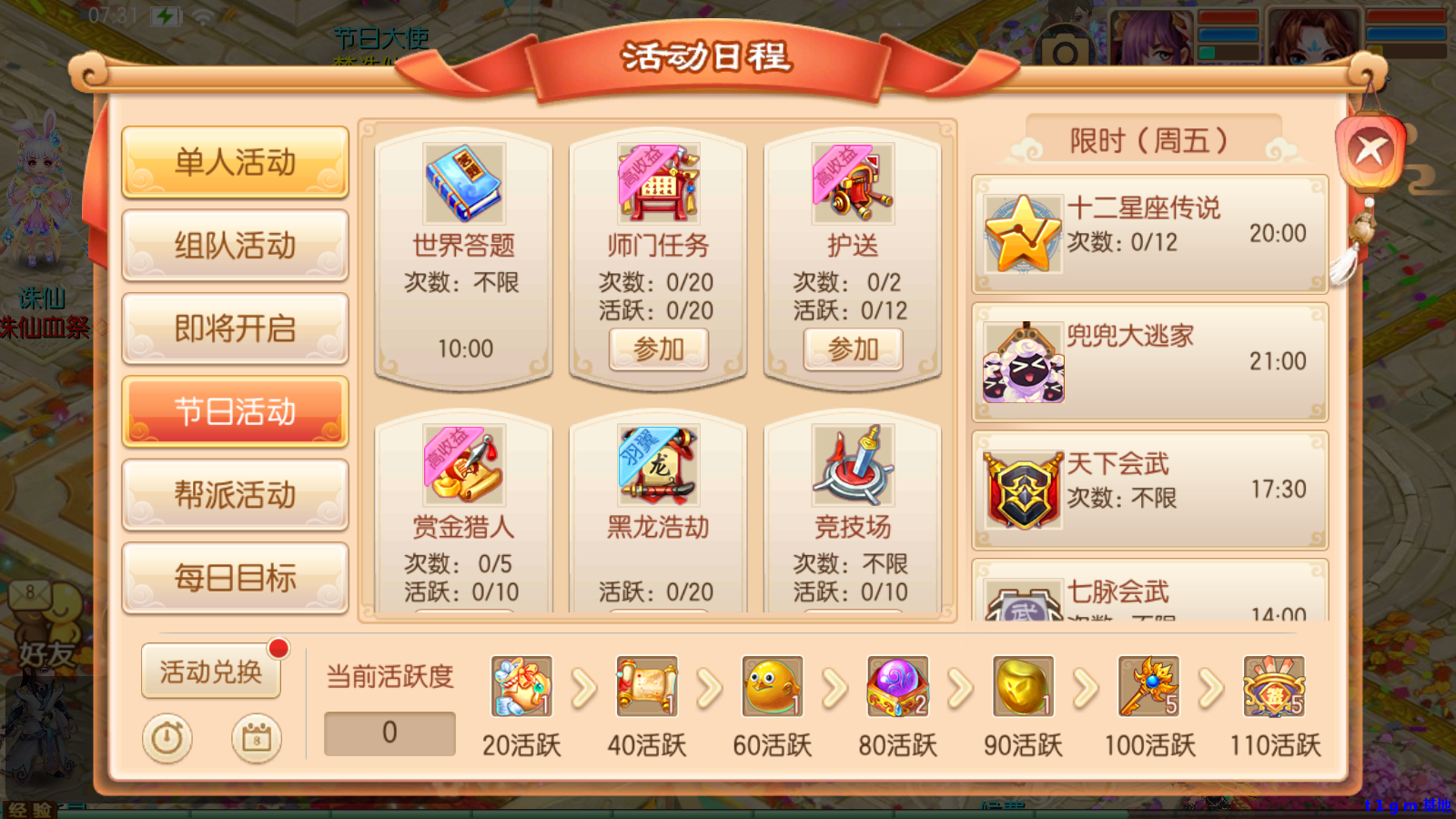This screenshot has width=1456, height=819.
Task: Click the clock icon near 活动兑换
Action: pyautogui.click(x=167, y=739)
